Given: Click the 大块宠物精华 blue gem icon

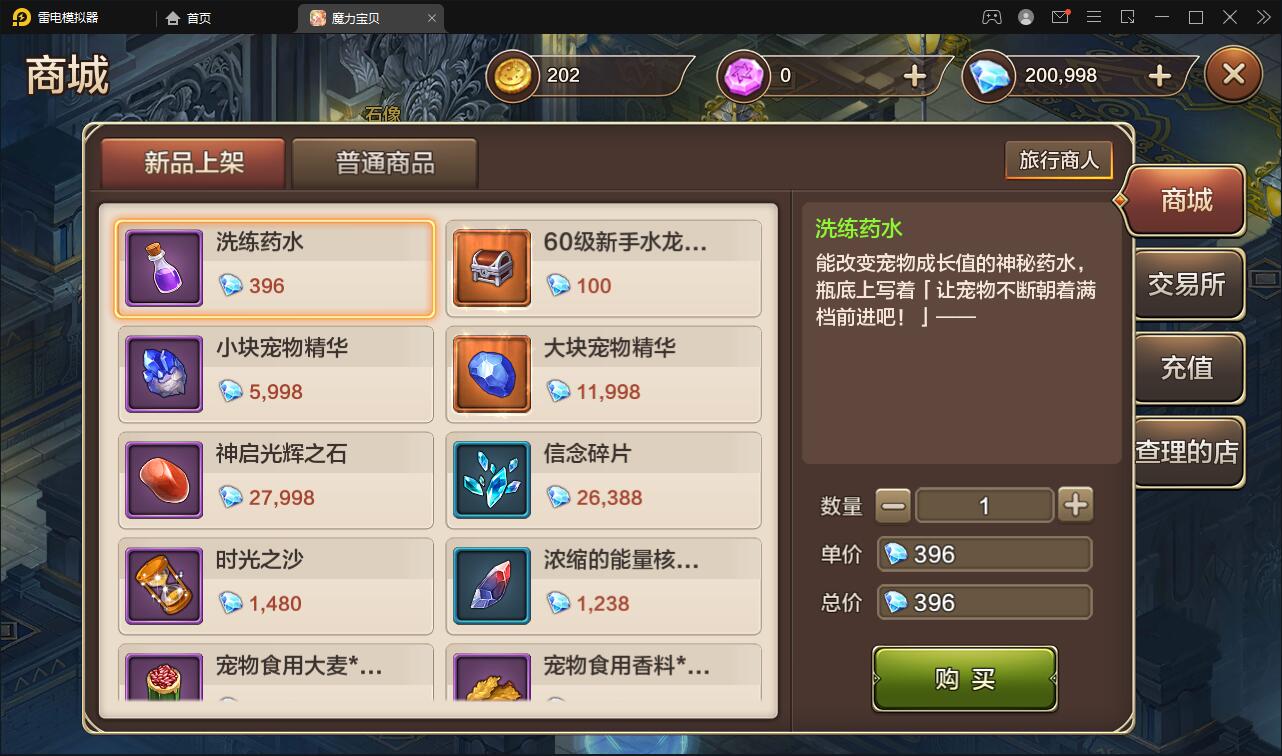Looking at the screenshot, I should 491,374.
